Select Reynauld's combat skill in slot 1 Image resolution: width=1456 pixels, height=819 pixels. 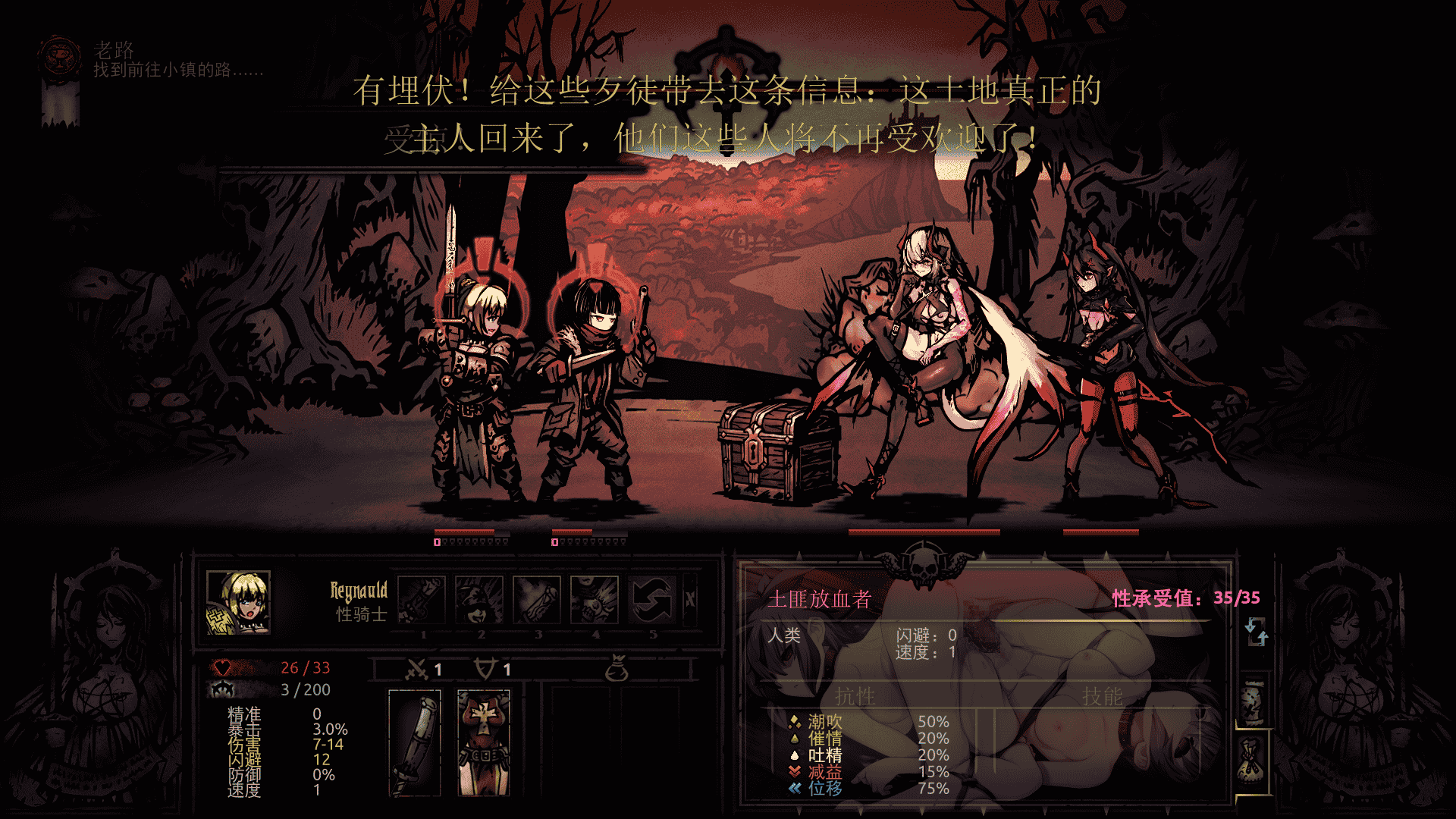click(422, 601)
